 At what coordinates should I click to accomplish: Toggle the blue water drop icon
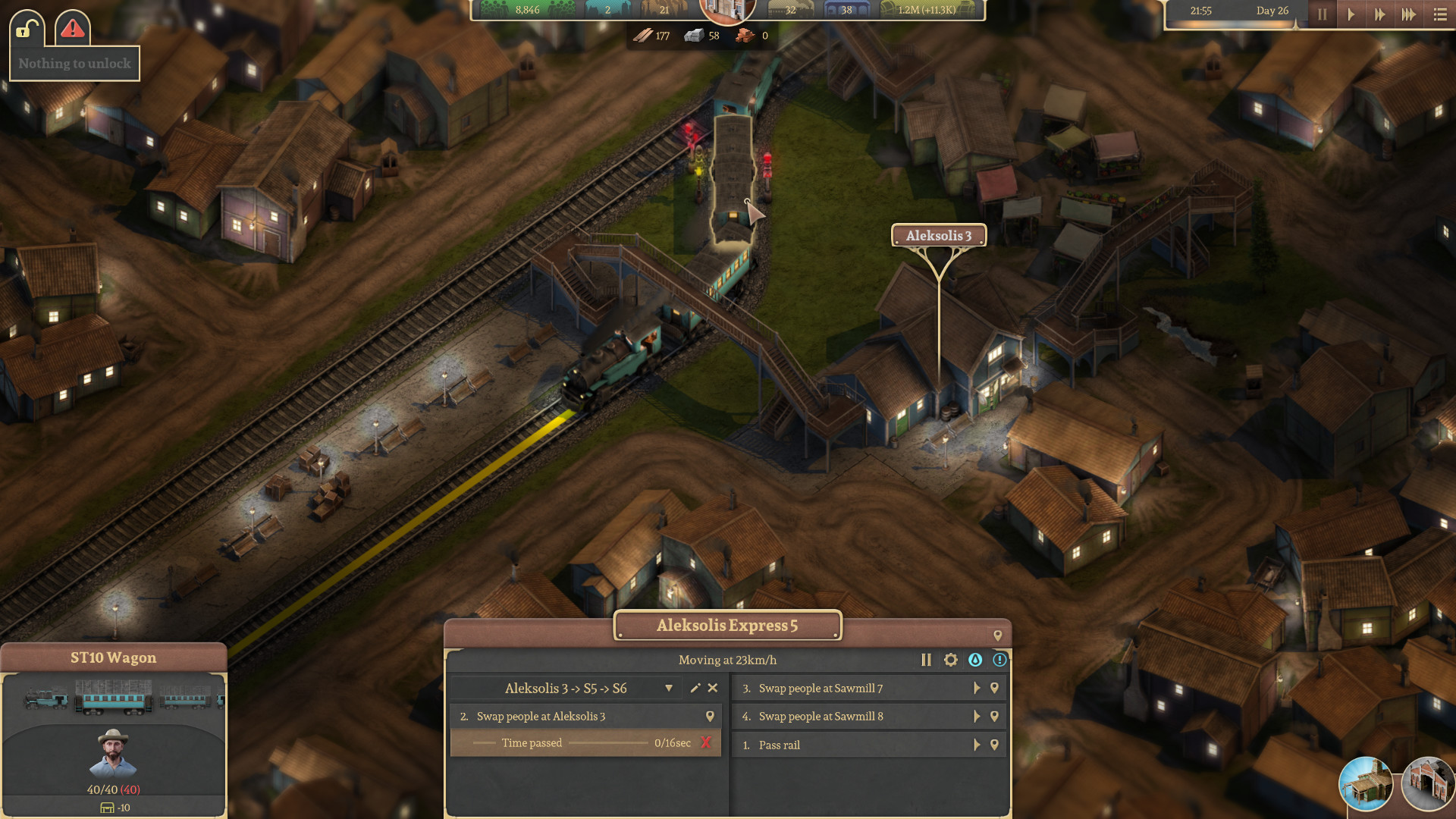[x=975, y=661]
